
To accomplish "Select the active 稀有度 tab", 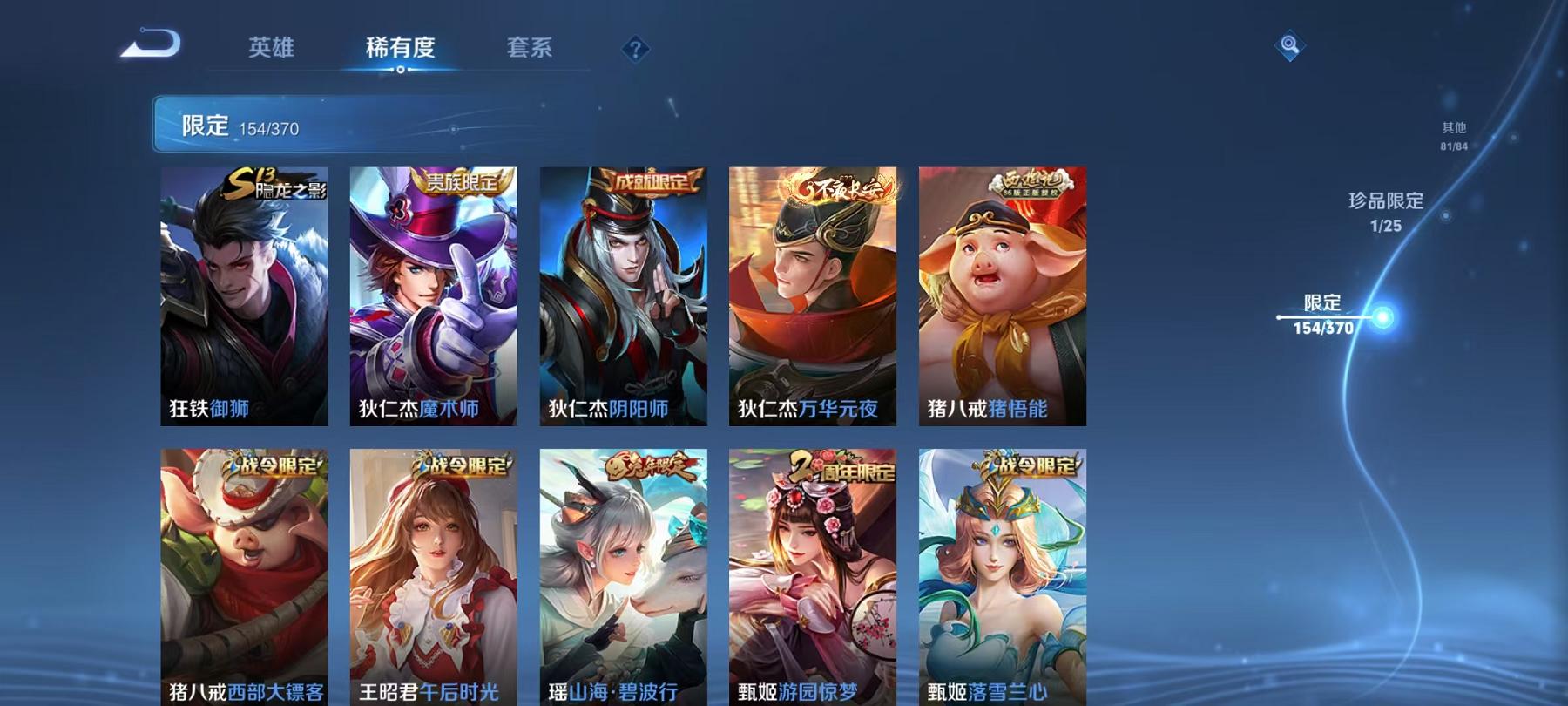I will (x=400, y=49).
